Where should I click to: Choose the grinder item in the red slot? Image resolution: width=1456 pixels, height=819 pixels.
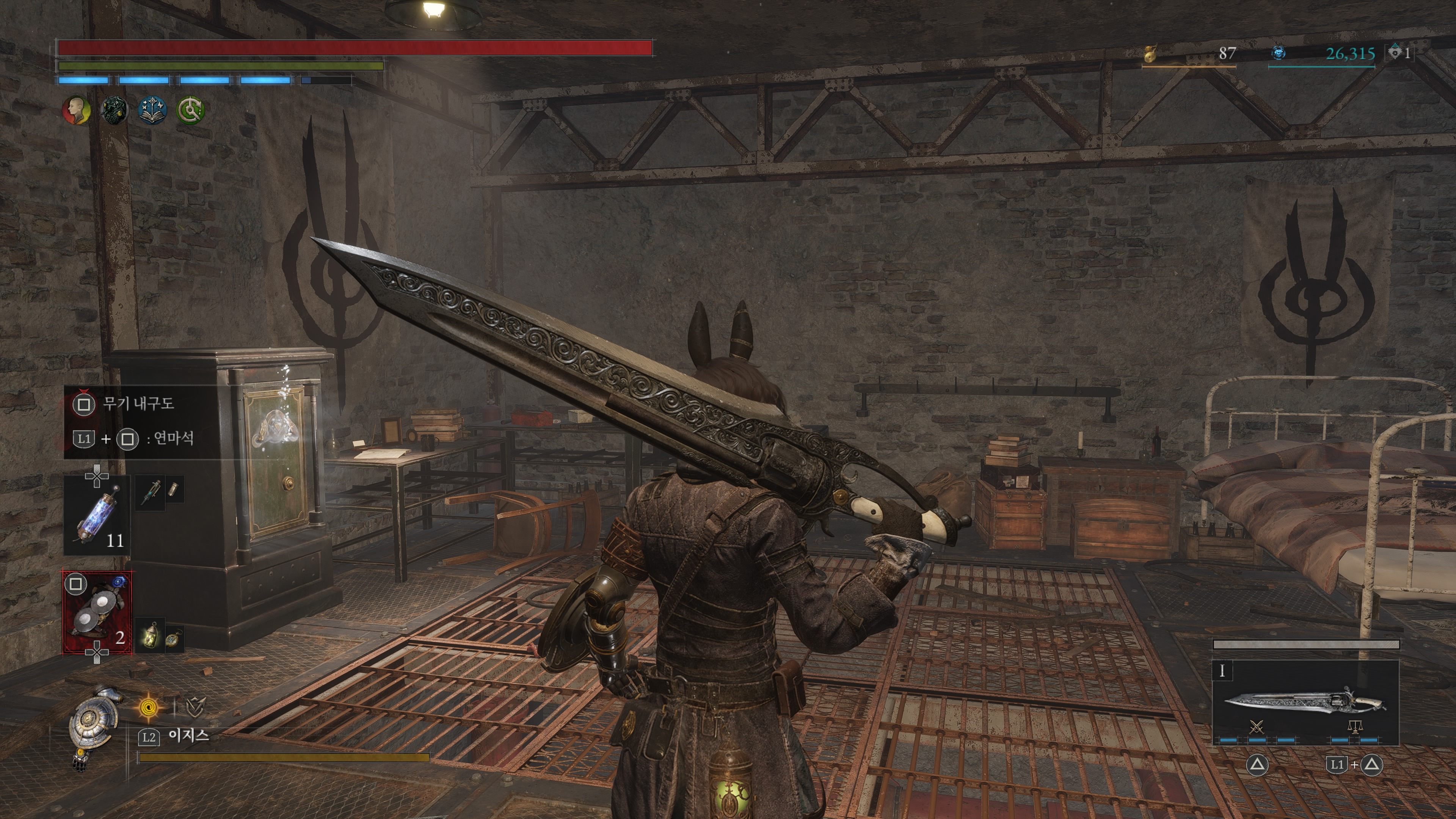[97, 613]
